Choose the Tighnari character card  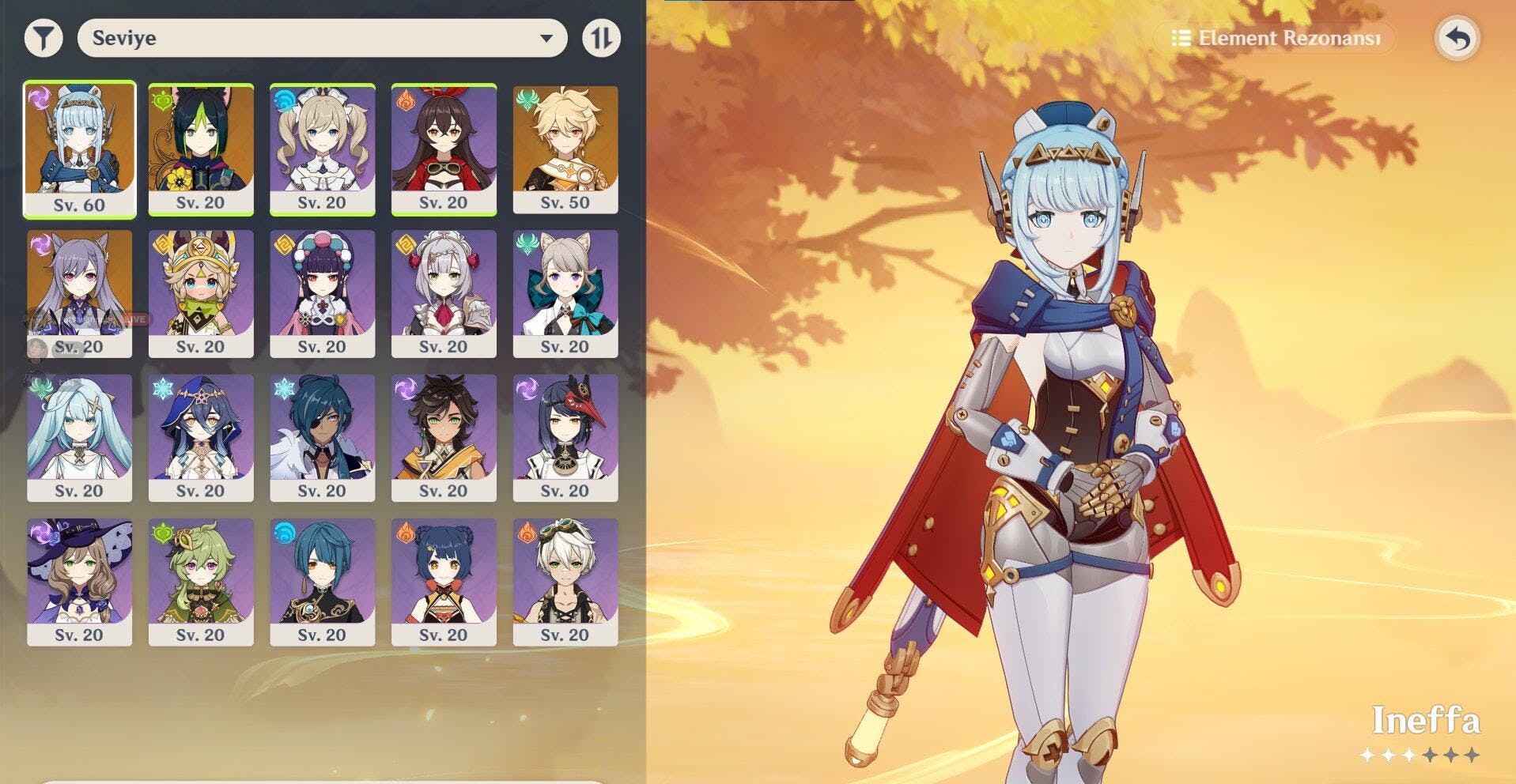point(201,149)
